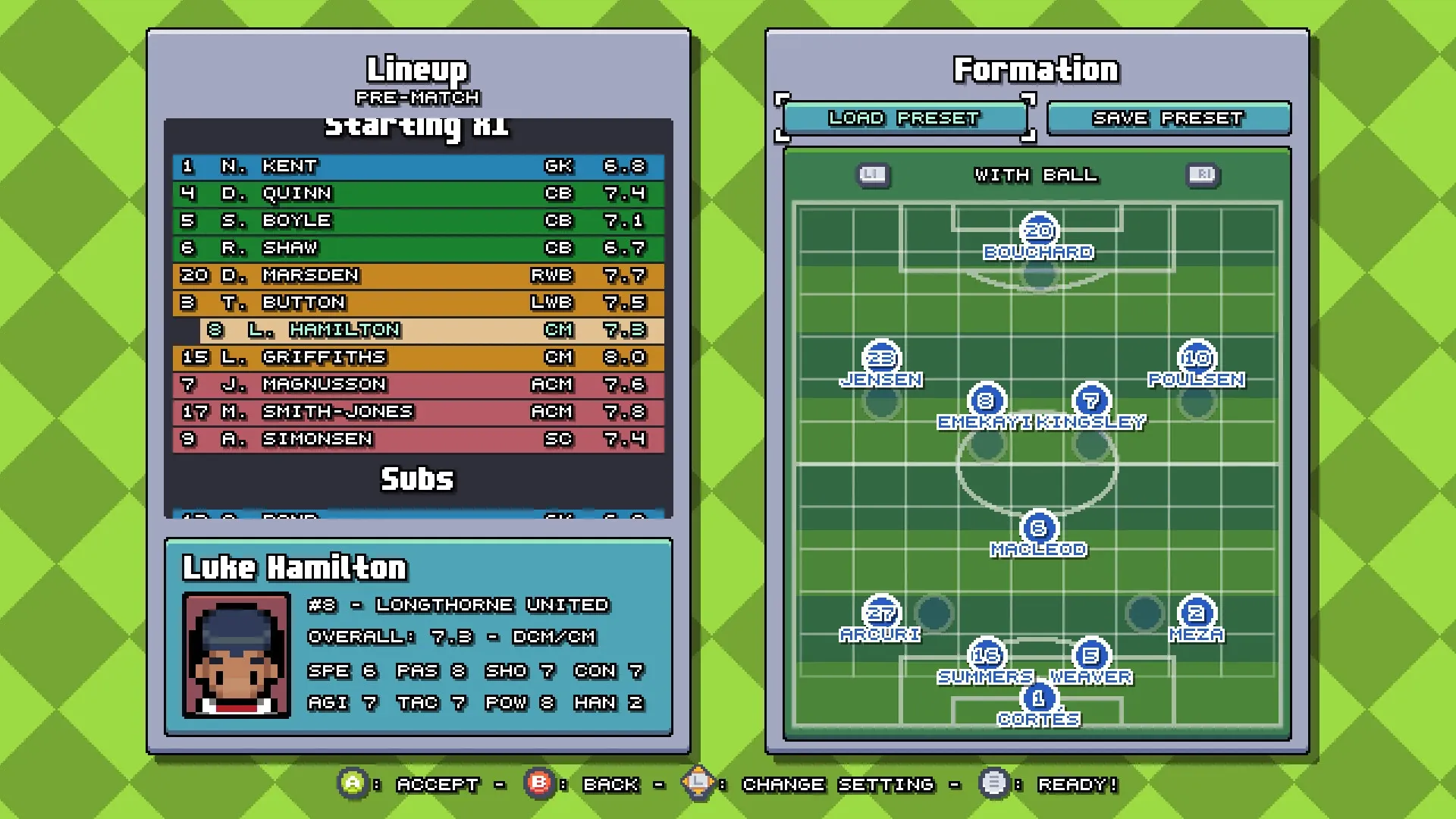
Task: Switch to the Formation panel
Action: click(1036, 68)
